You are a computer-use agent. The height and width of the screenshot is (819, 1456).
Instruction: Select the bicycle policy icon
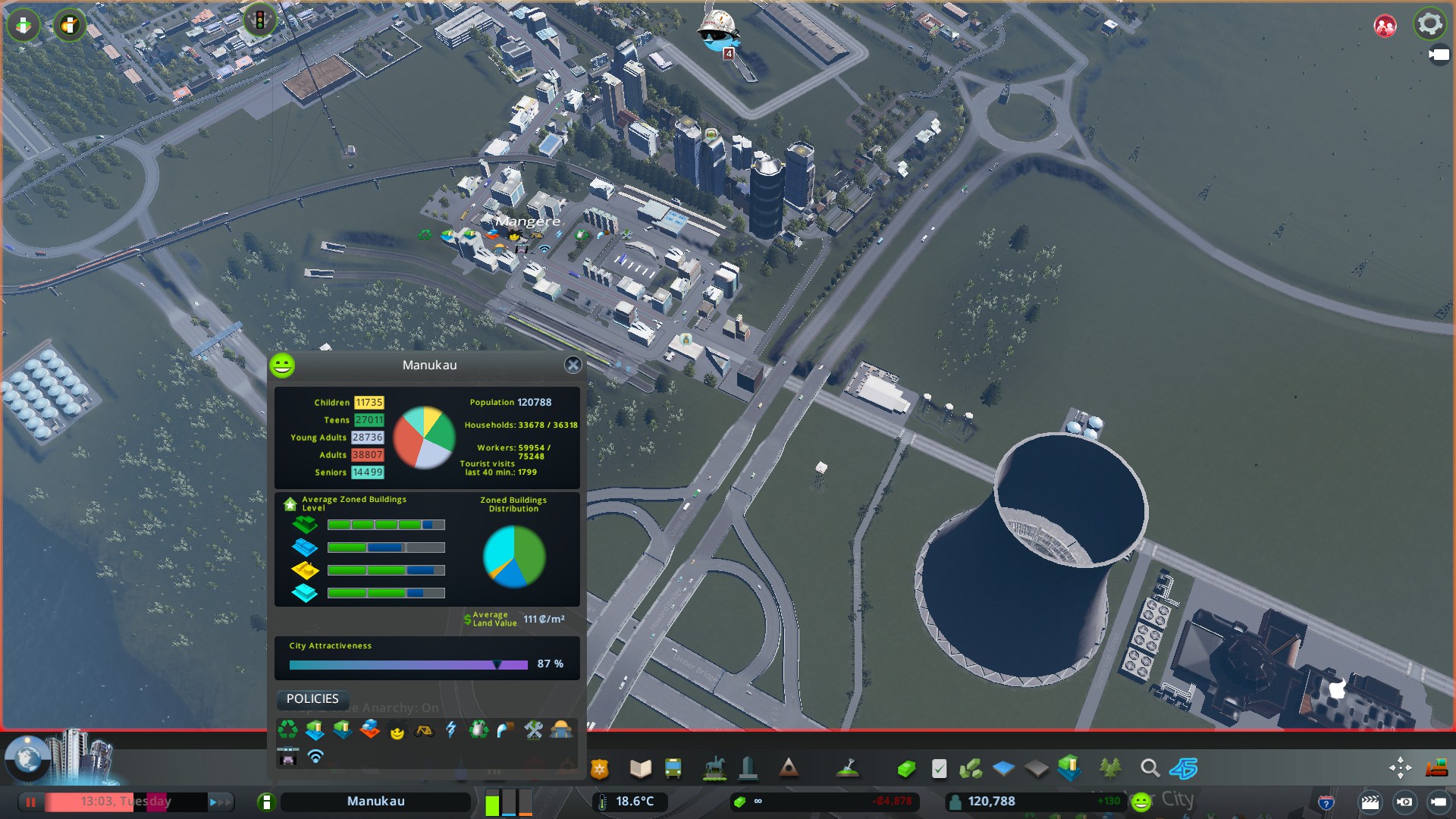point(424,730)
